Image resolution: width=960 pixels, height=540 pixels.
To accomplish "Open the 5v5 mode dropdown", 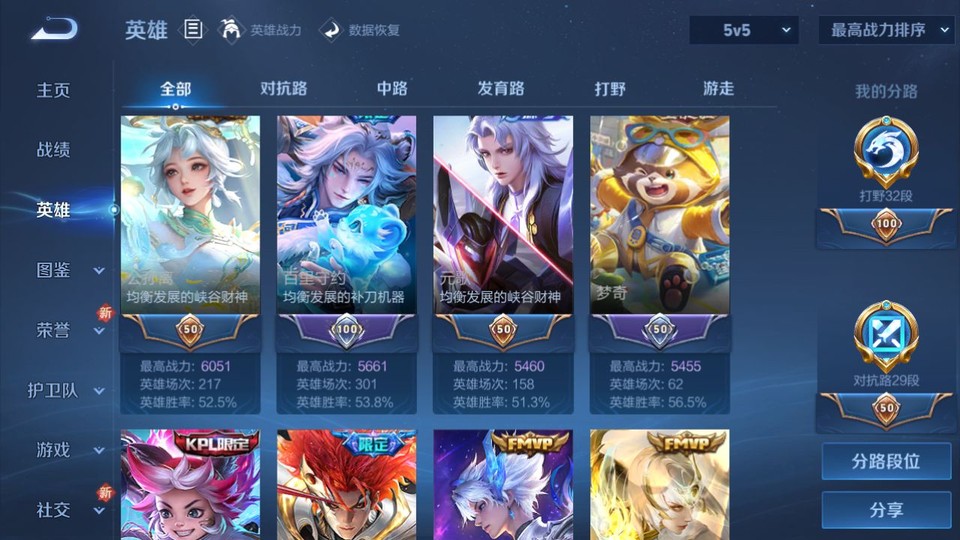I will tap(744, 30).
